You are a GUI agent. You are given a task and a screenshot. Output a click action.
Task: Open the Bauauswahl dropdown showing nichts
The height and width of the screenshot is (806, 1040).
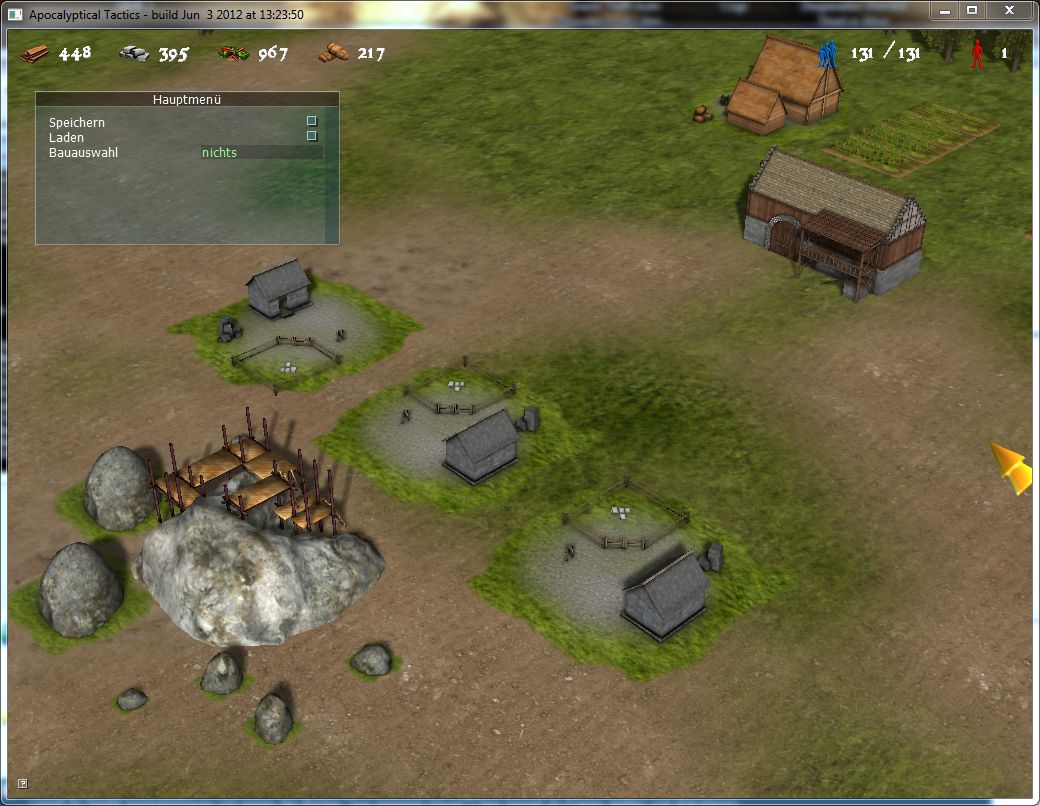[x=260, y=153]
